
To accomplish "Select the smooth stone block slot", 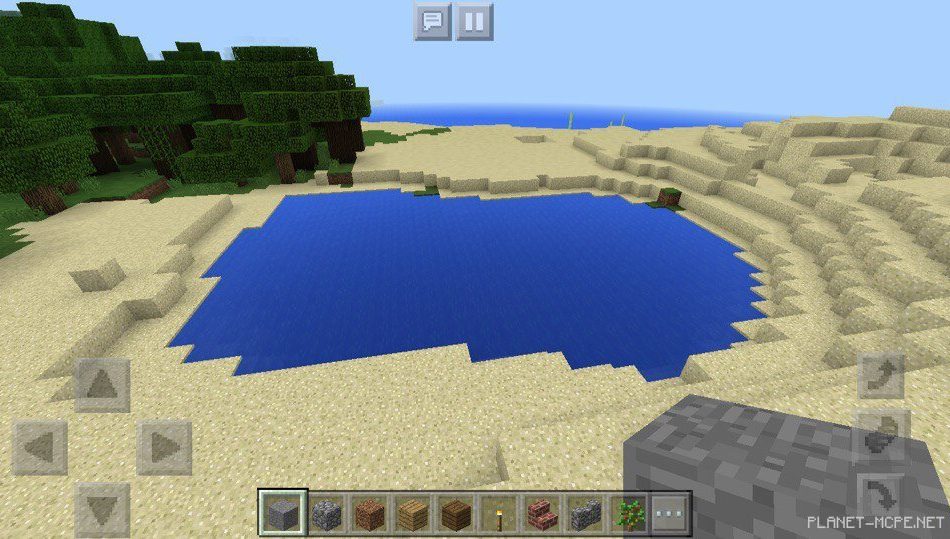I will coord(282,514).
